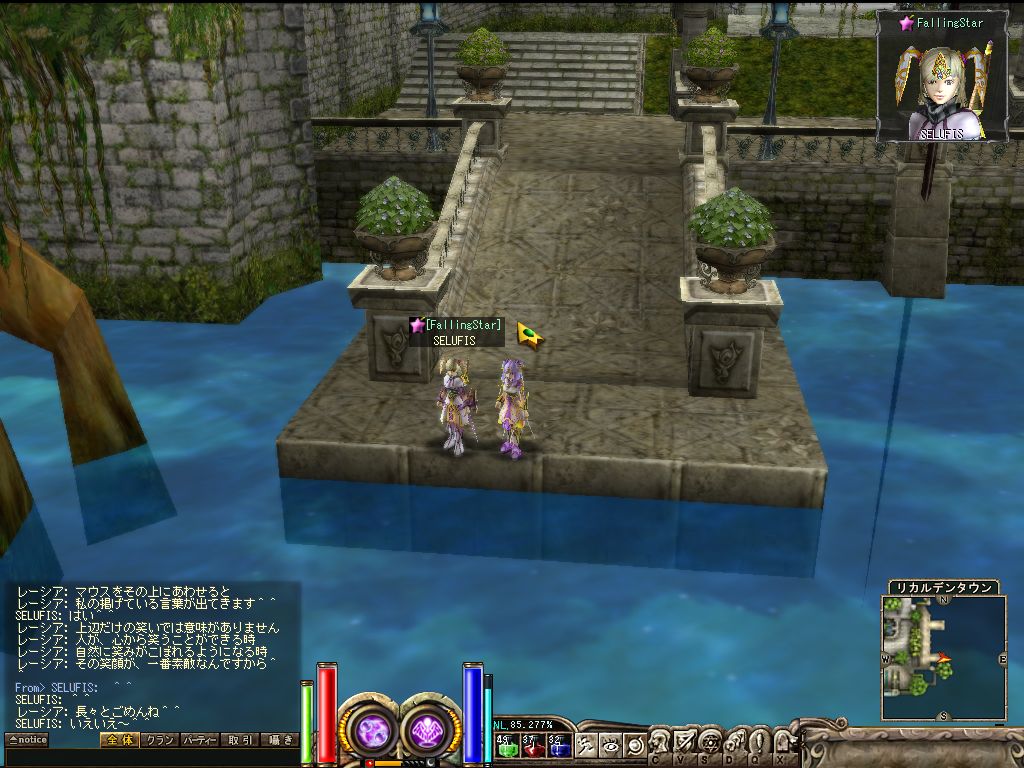Image resolution: width=1024 pixels, height=768 pixels.
Task: Click the eye icon button
Action: (x=610, y=745)
